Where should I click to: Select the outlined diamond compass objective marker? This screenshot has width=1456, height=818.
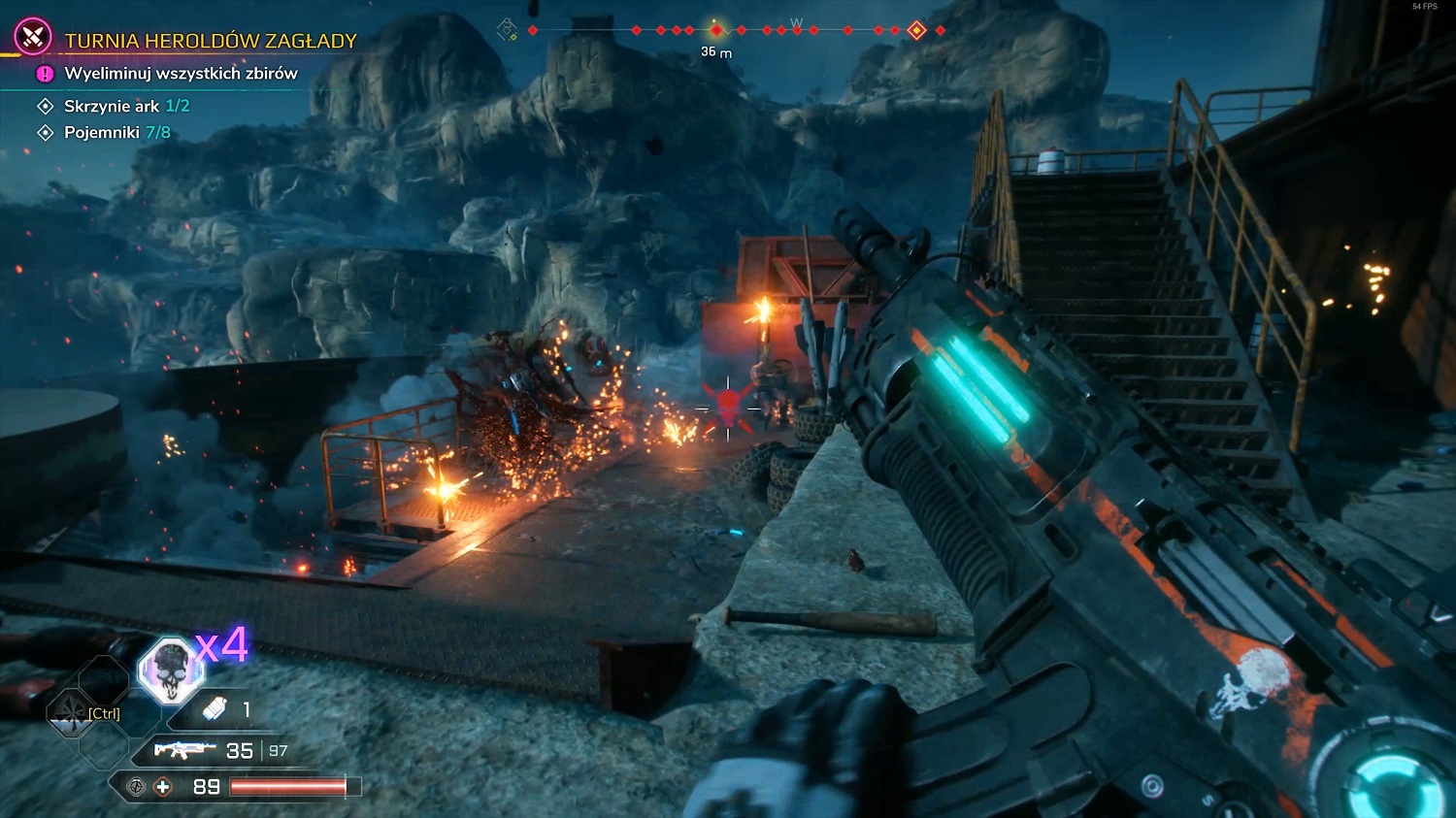916,31
